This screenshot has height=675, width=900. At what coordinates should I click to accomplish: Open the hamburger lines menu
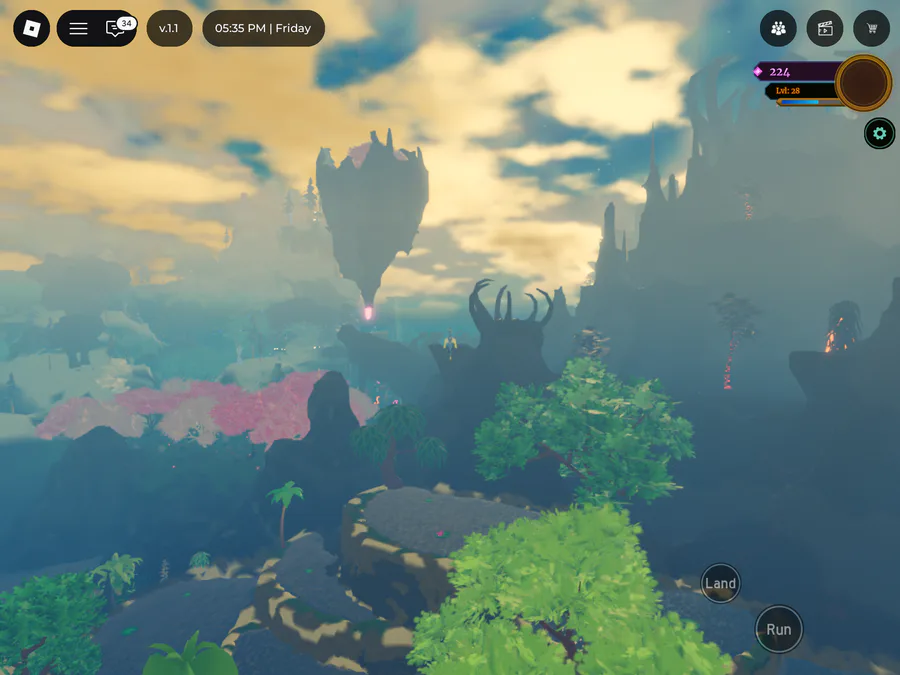point(78,28)
